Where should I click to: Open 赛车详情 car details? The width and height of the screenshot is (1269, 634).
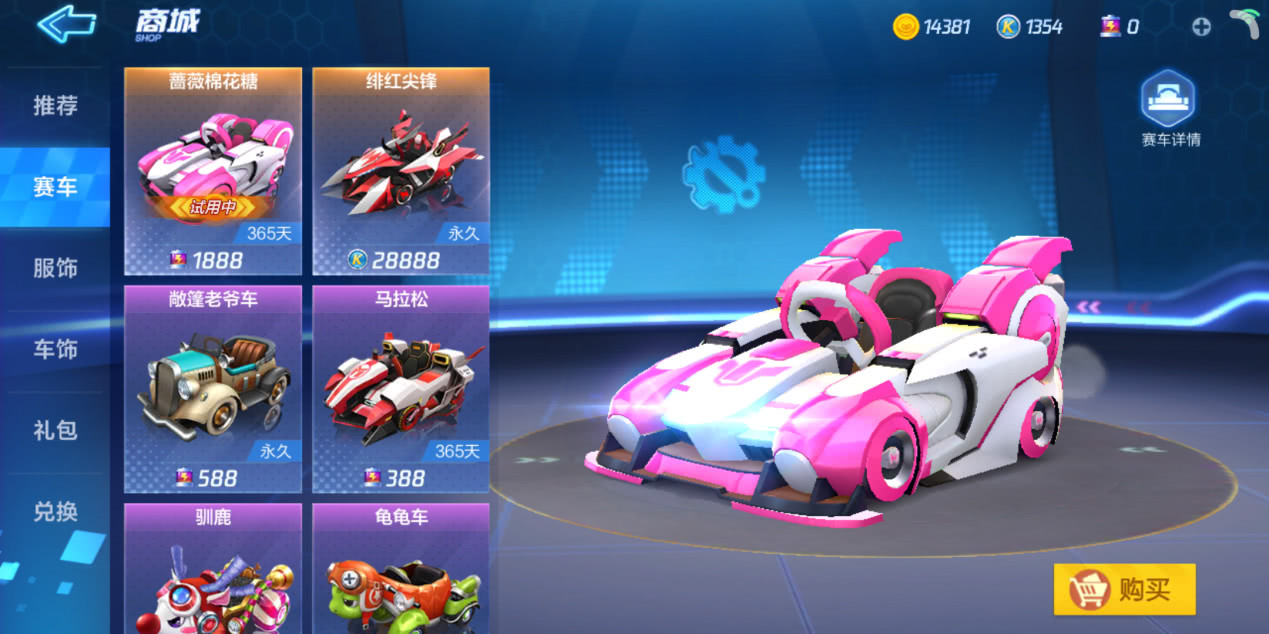1170,108
